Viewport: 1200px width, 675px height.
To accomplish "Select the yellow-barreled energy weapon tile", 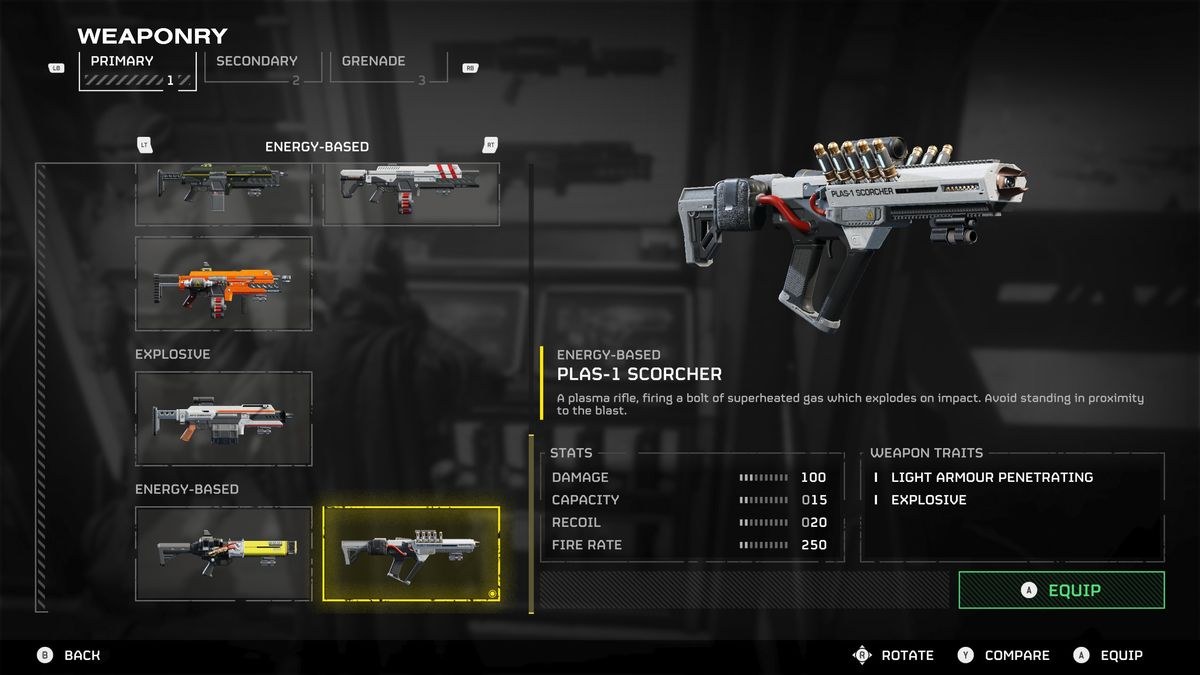I will pos(223,553).
